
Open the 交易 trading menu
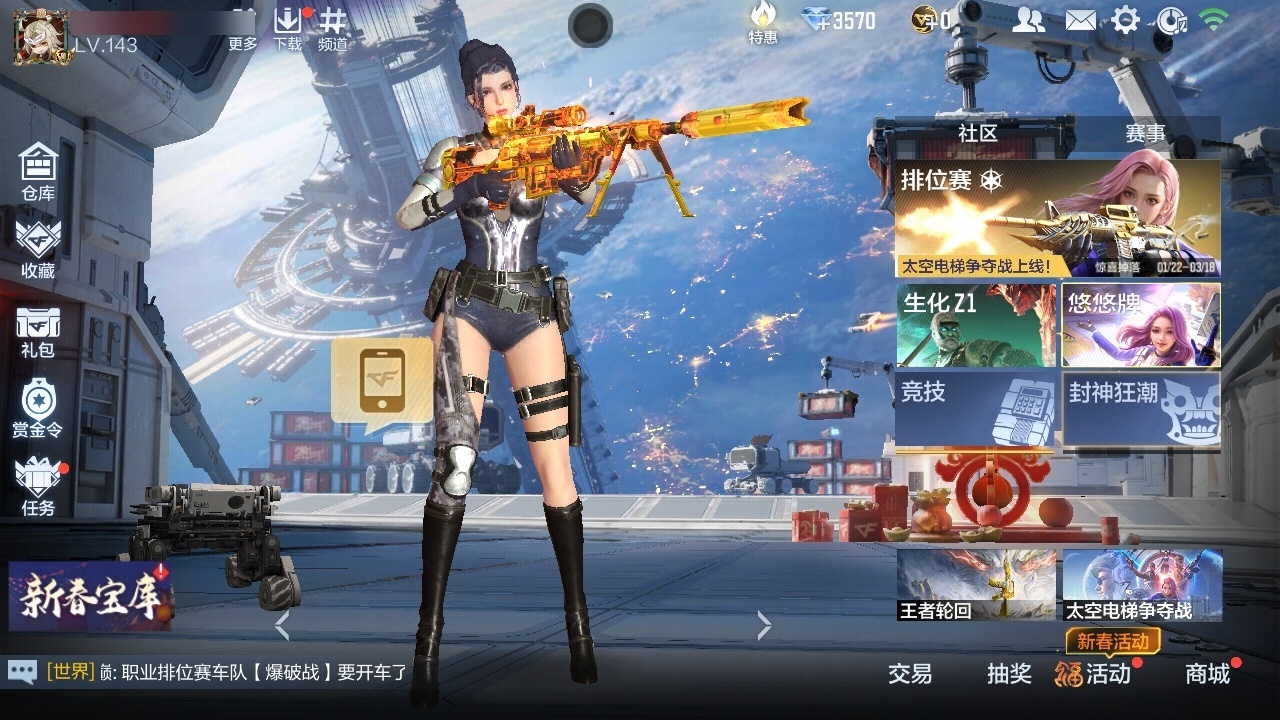(x=910, y=674)
